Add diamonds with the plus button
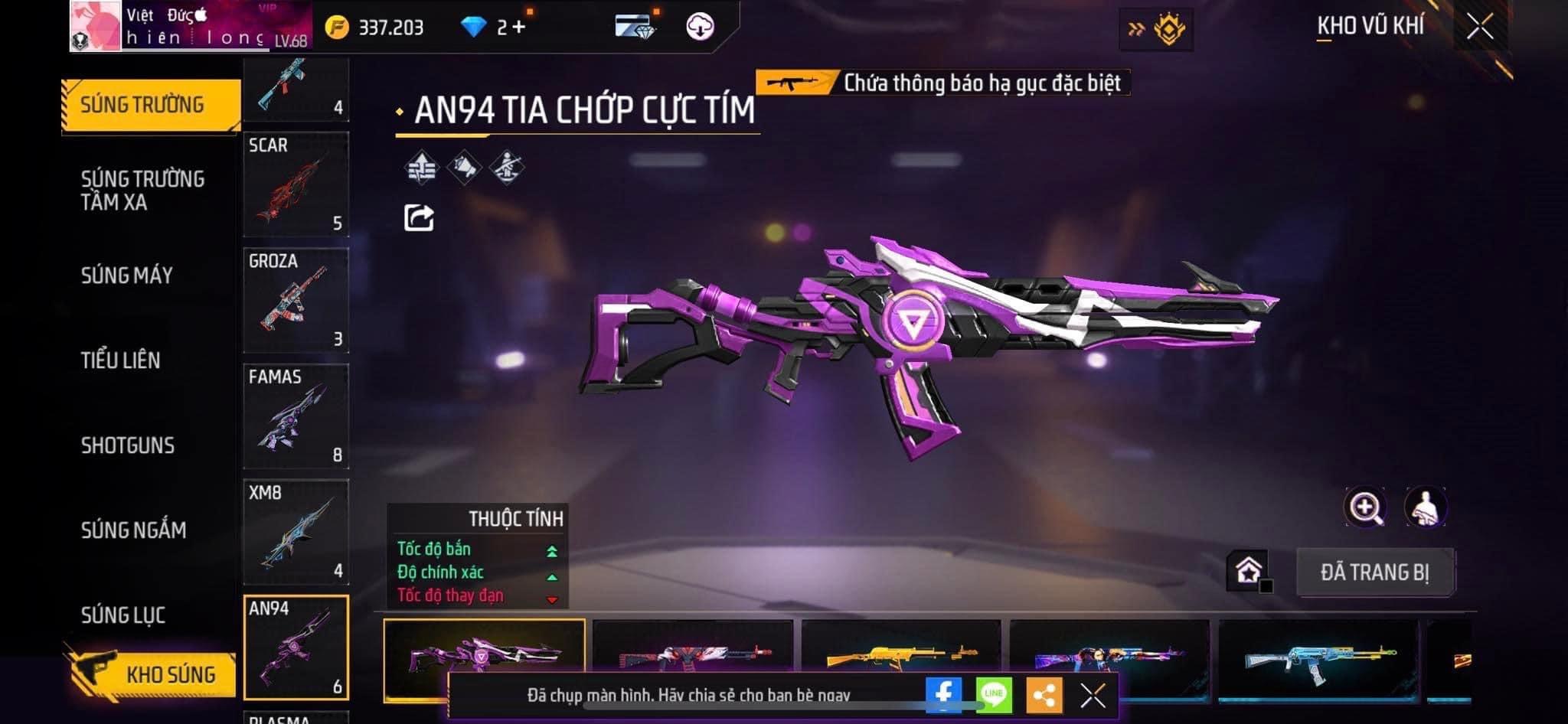The image size is (1568, 724). (x=519, y=28)
